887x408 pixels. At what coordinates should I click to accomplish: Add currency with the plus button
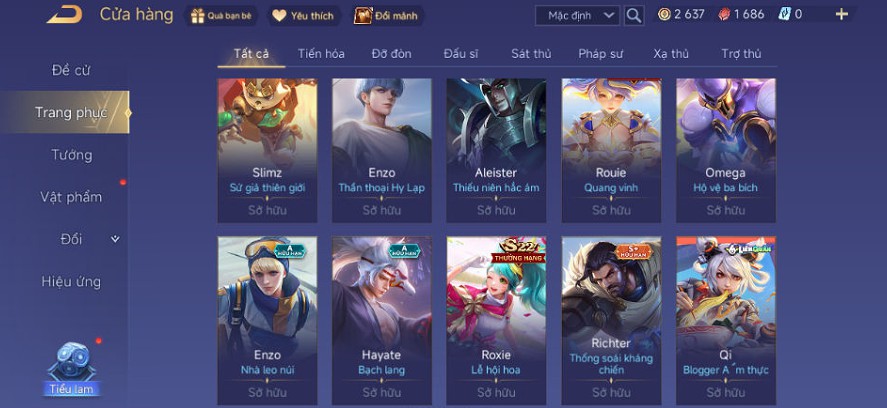tap(841, 14)
